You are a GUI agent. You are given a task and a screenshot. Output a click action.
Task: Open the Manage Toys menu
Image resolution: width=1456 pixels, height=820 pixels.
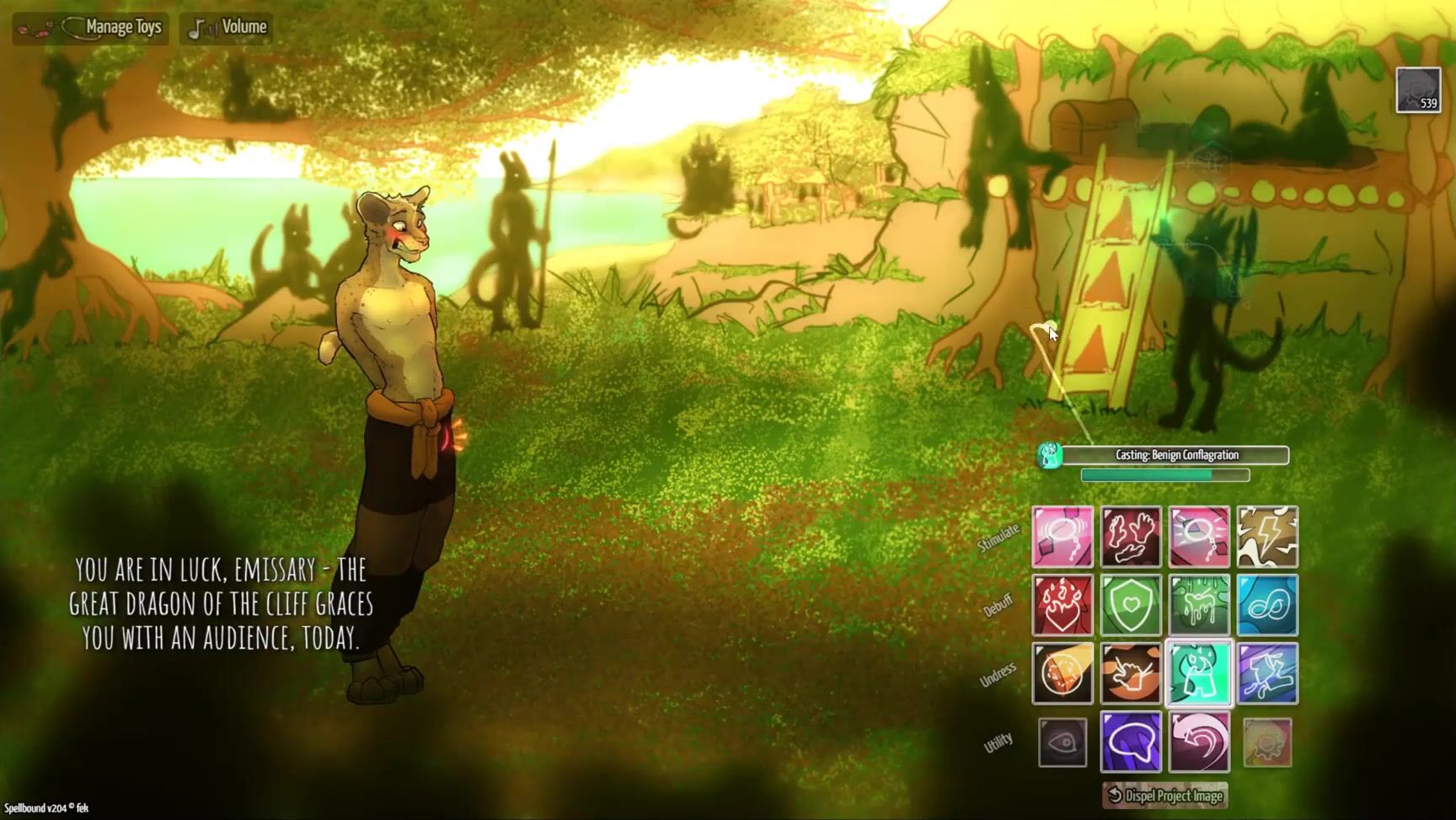(91, 28)
